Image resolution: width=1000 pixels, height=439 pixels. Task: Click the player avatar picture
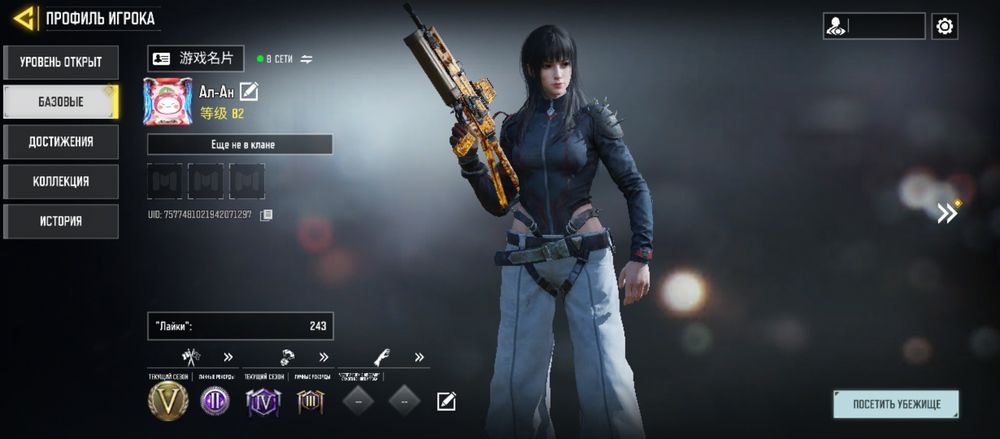tap(168, 102)
